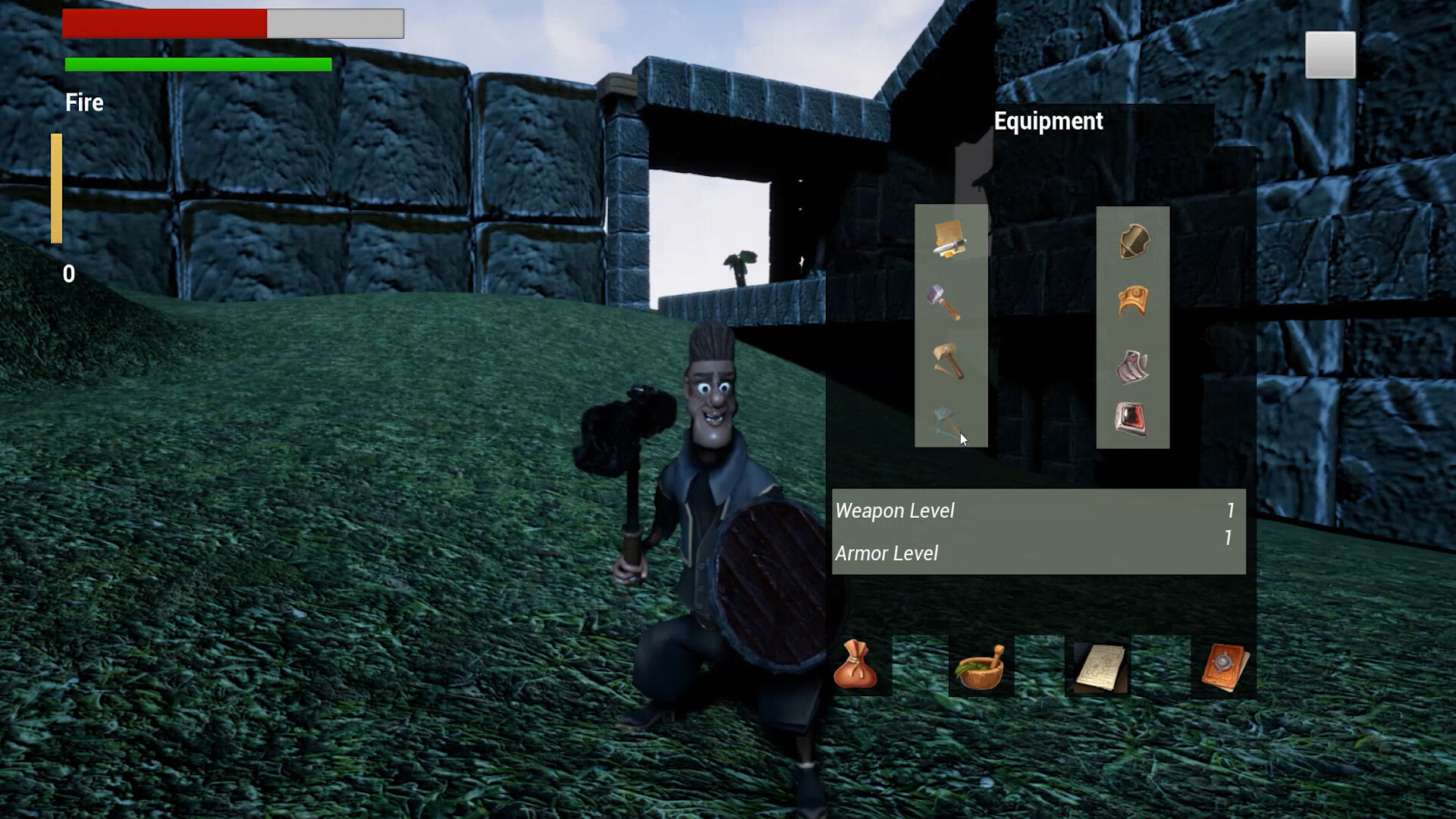Viewport: 1456px width, 819px height.
Task: Equip the dark striped shield
Action: coord(1134,242)
